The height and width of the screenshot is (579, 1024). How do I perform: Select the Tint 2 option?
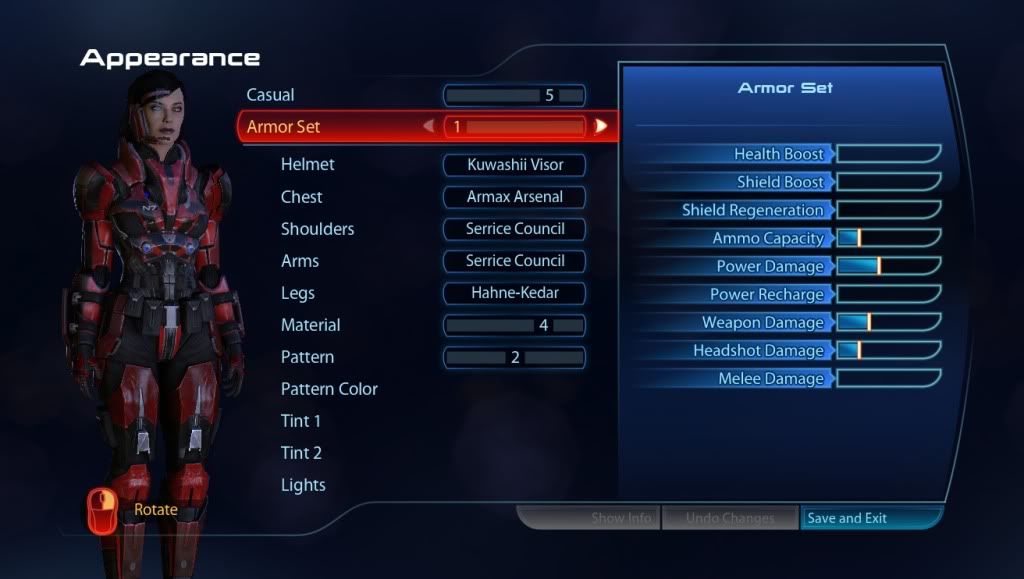(301, 453)
